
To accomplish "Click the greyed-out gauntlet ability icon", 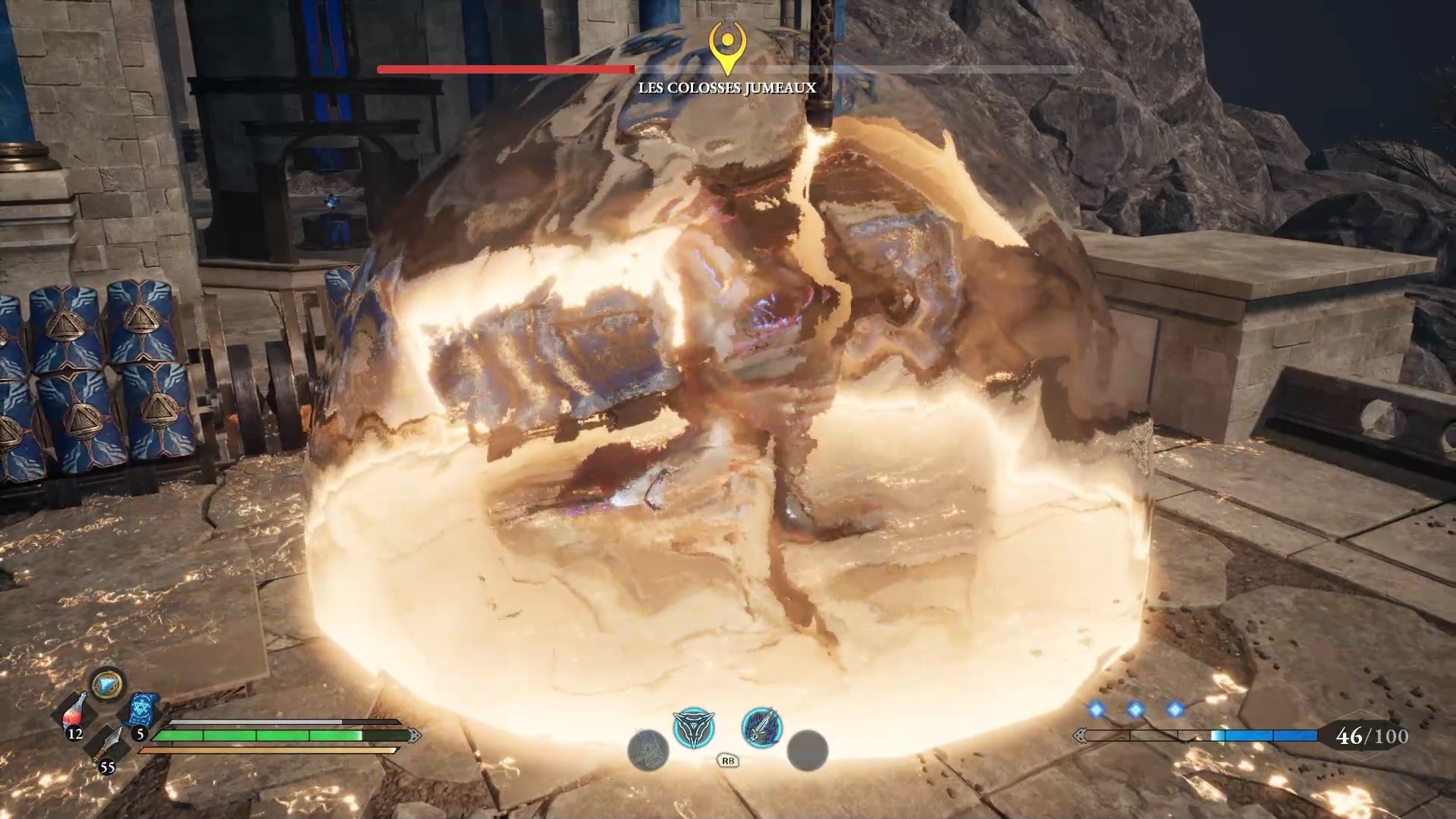I will click(648, 749).
